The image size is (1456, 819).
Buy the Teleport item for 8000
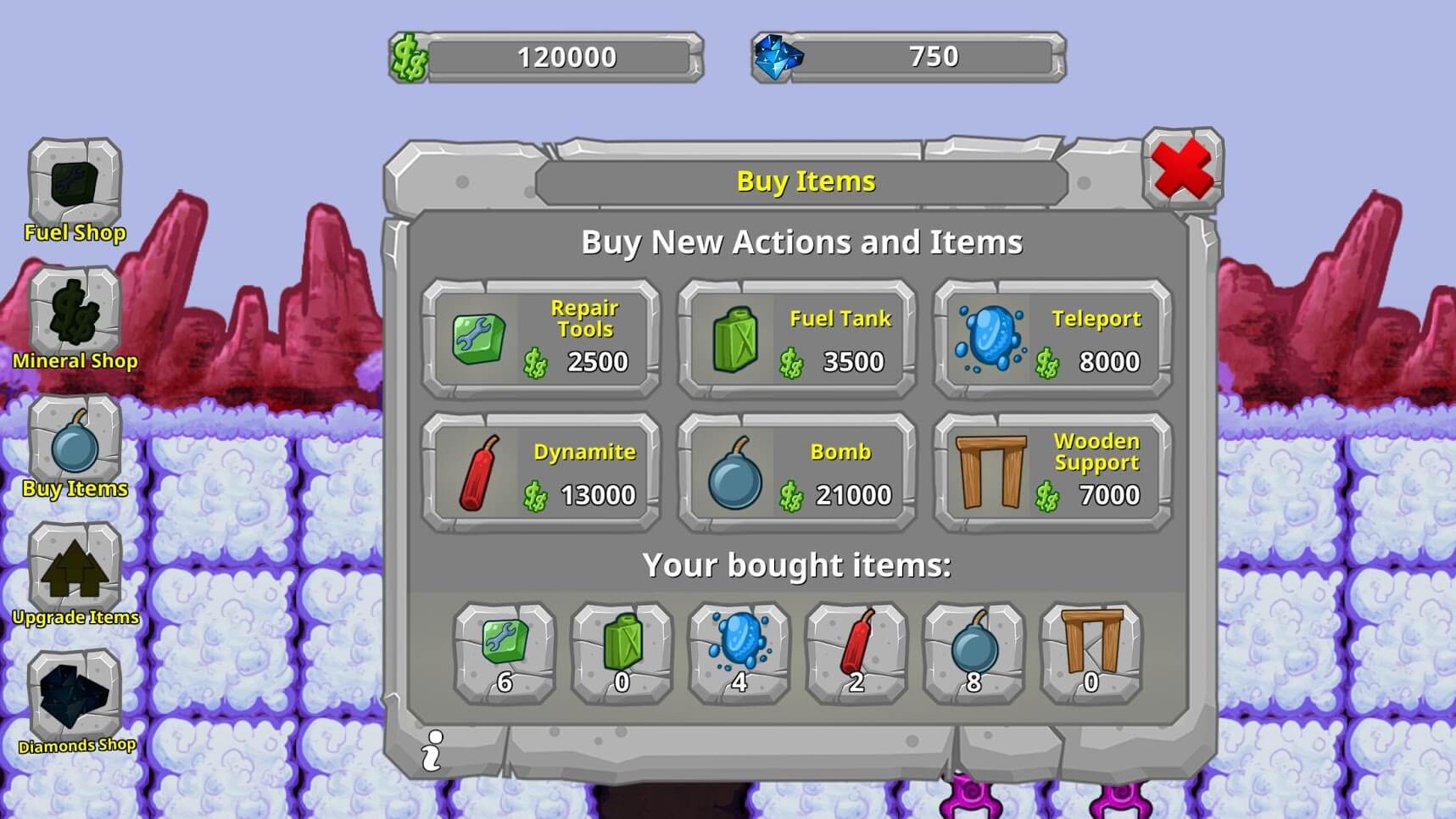[x=1052, y=339]
